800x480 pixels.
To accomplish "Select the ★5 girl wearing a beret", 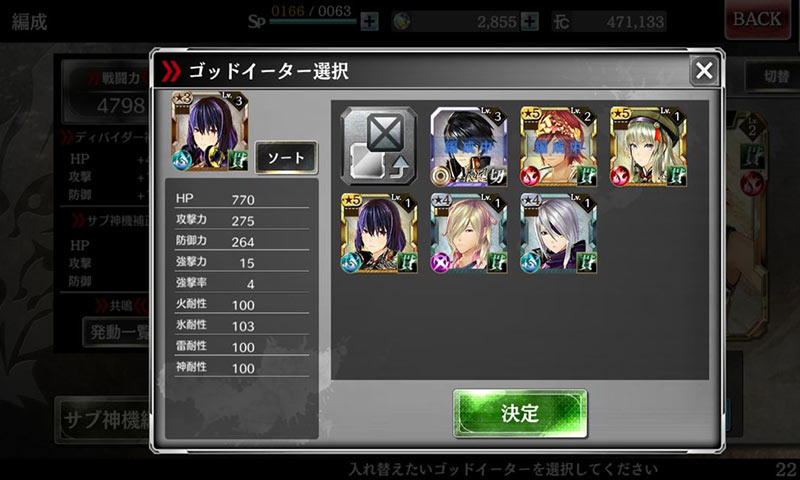I will (648, 146).
